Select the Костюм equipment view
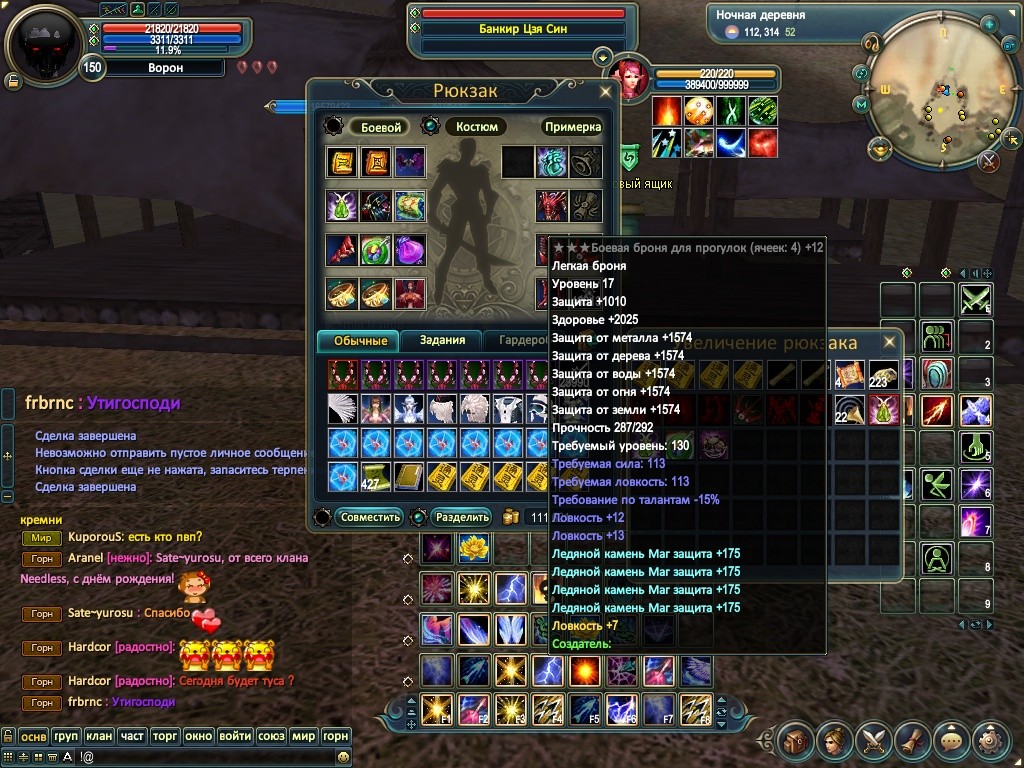Viewport: 1024px width, 768px height. coord(477,127)
